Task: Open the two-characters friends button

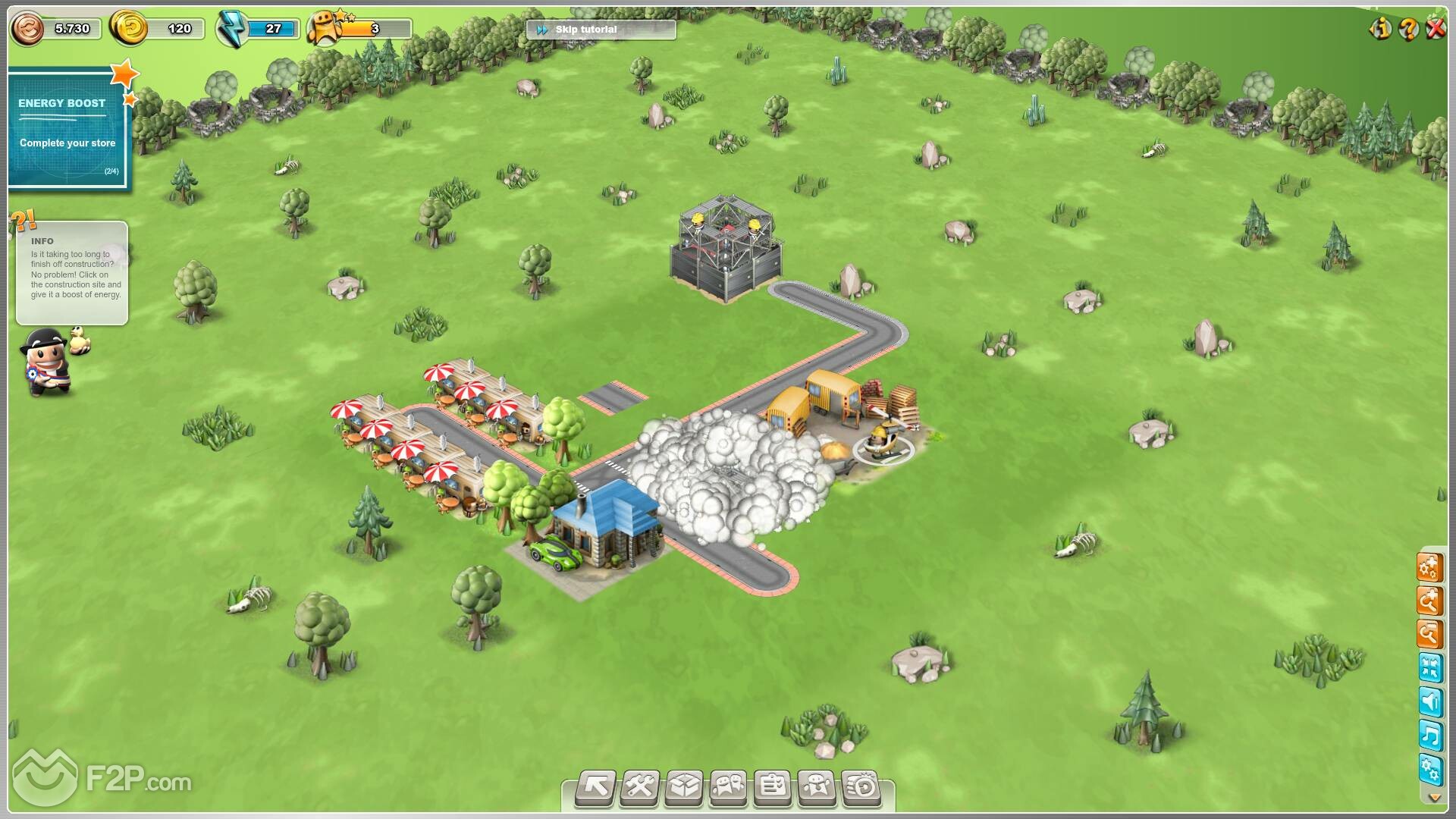Action: click(x=728, y=787)
